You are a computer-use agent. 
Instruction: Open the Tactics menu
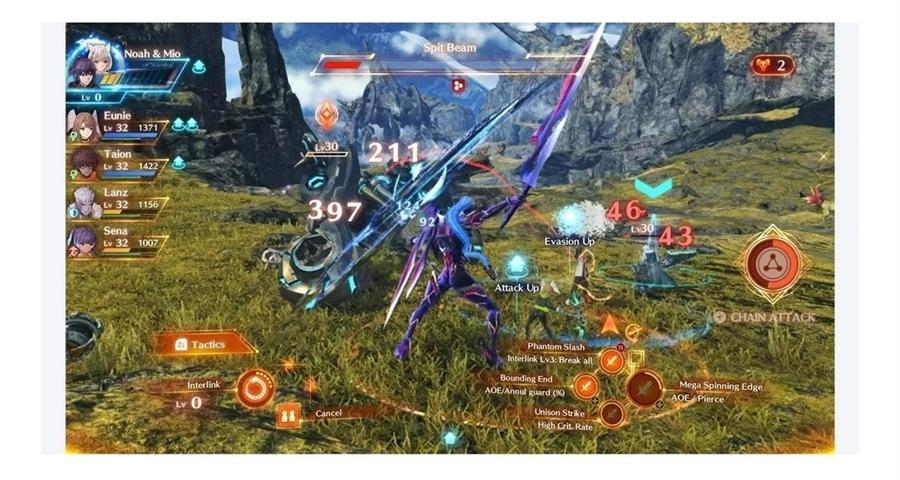coord(201,344)
